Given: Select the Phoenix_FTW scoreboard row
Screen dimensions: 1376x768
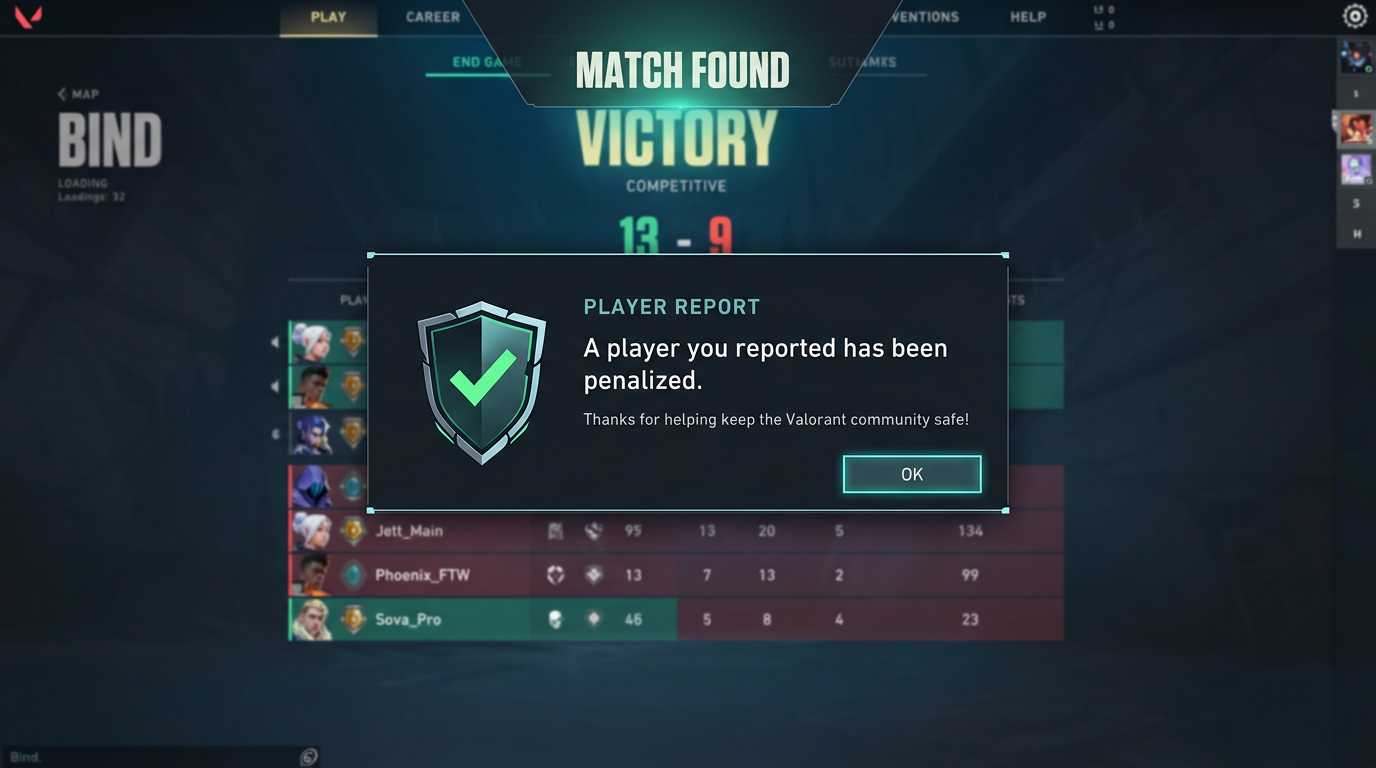Looking at the screenshot, I should (421, 575).
